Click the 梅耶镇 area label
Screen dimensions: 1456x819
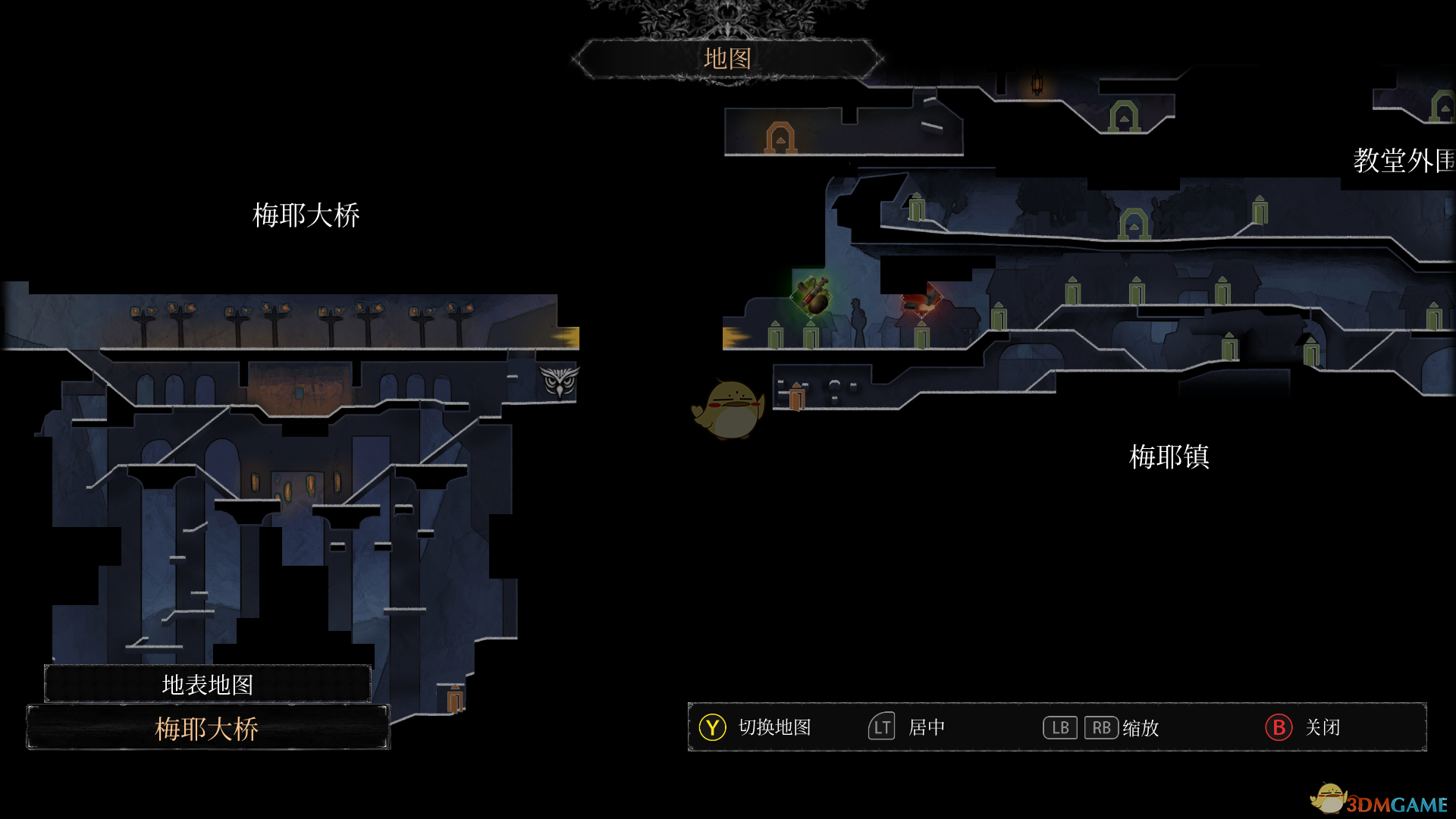[1169, 457]
